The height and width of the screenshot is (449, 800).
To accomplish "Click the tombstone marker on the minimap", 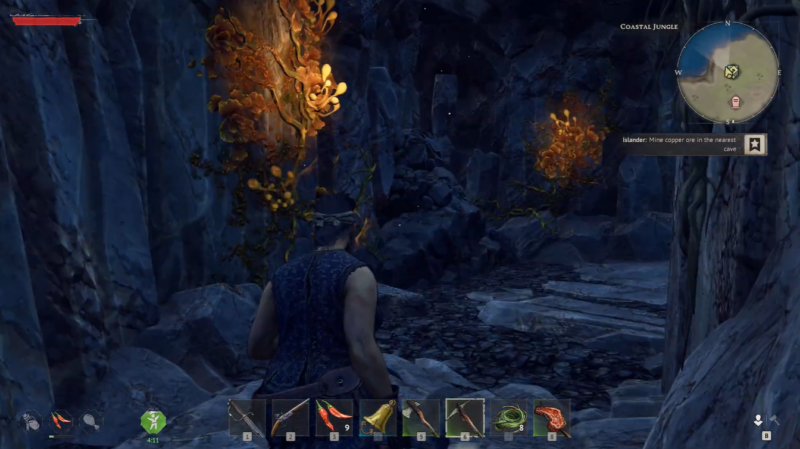I will point(737,101).
